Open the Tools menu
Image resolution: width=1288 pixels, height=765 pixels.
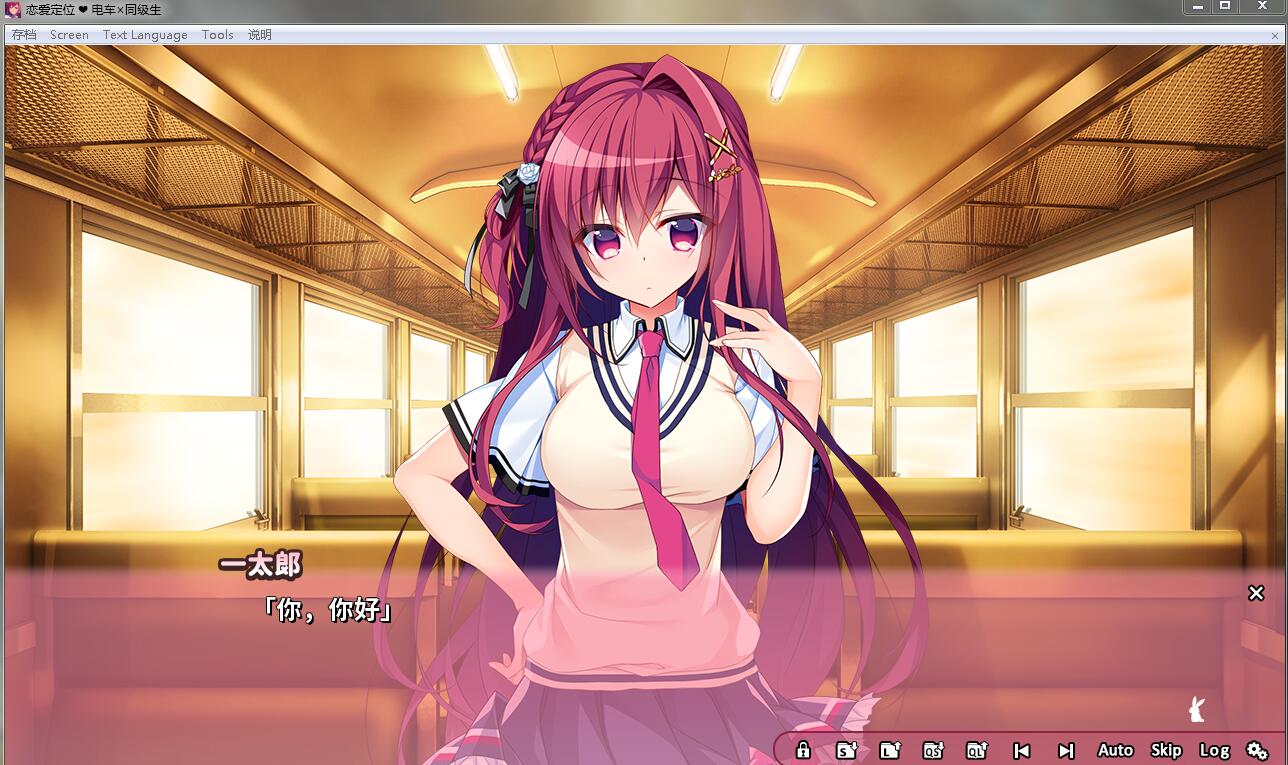pyautogui.click(x=217, y=35)
